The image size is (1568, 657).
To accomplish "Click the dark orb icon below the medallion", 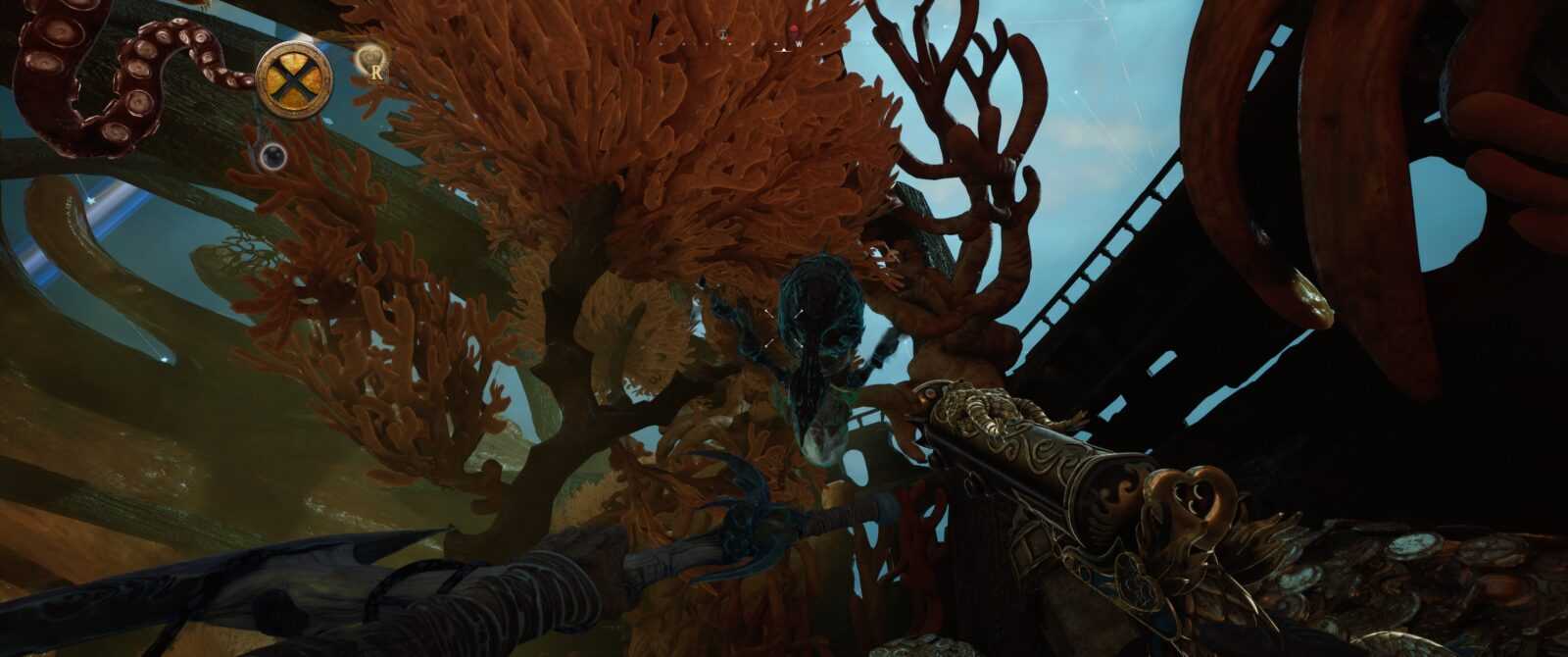I will pyautogui.click(x=272, y=154).
